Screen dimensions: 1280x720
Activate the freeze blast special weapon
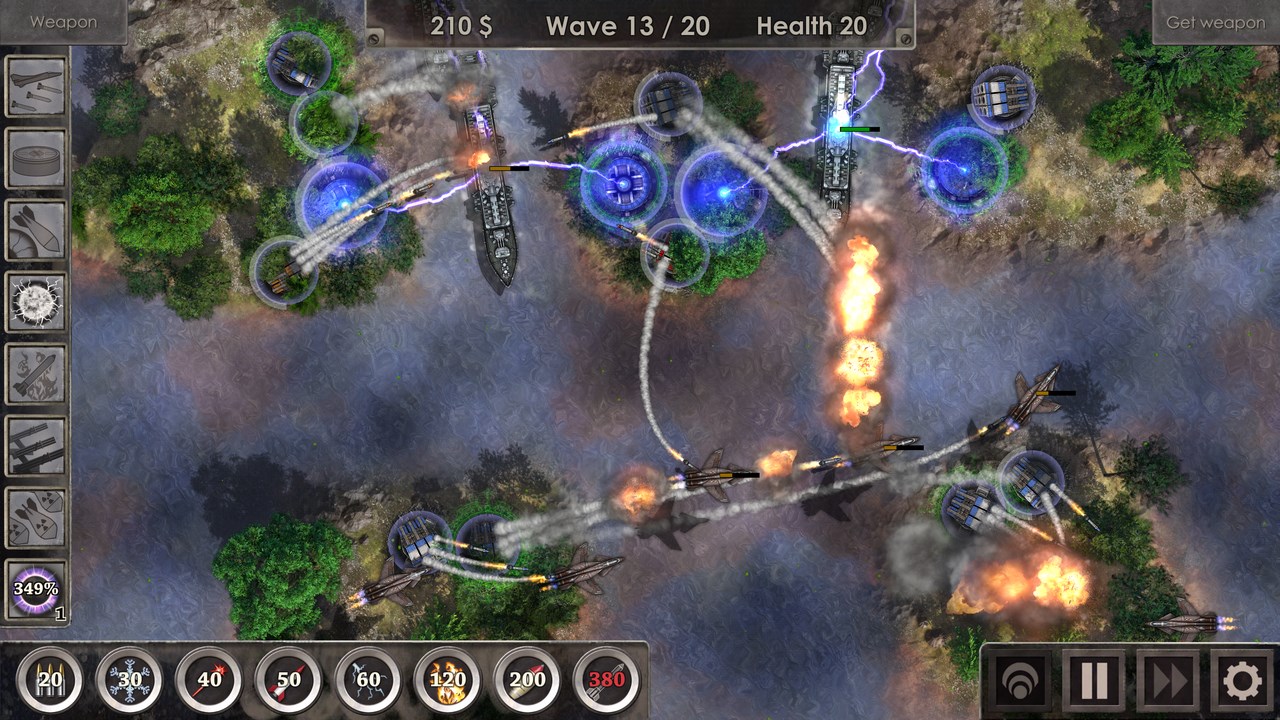pos(36,294)
